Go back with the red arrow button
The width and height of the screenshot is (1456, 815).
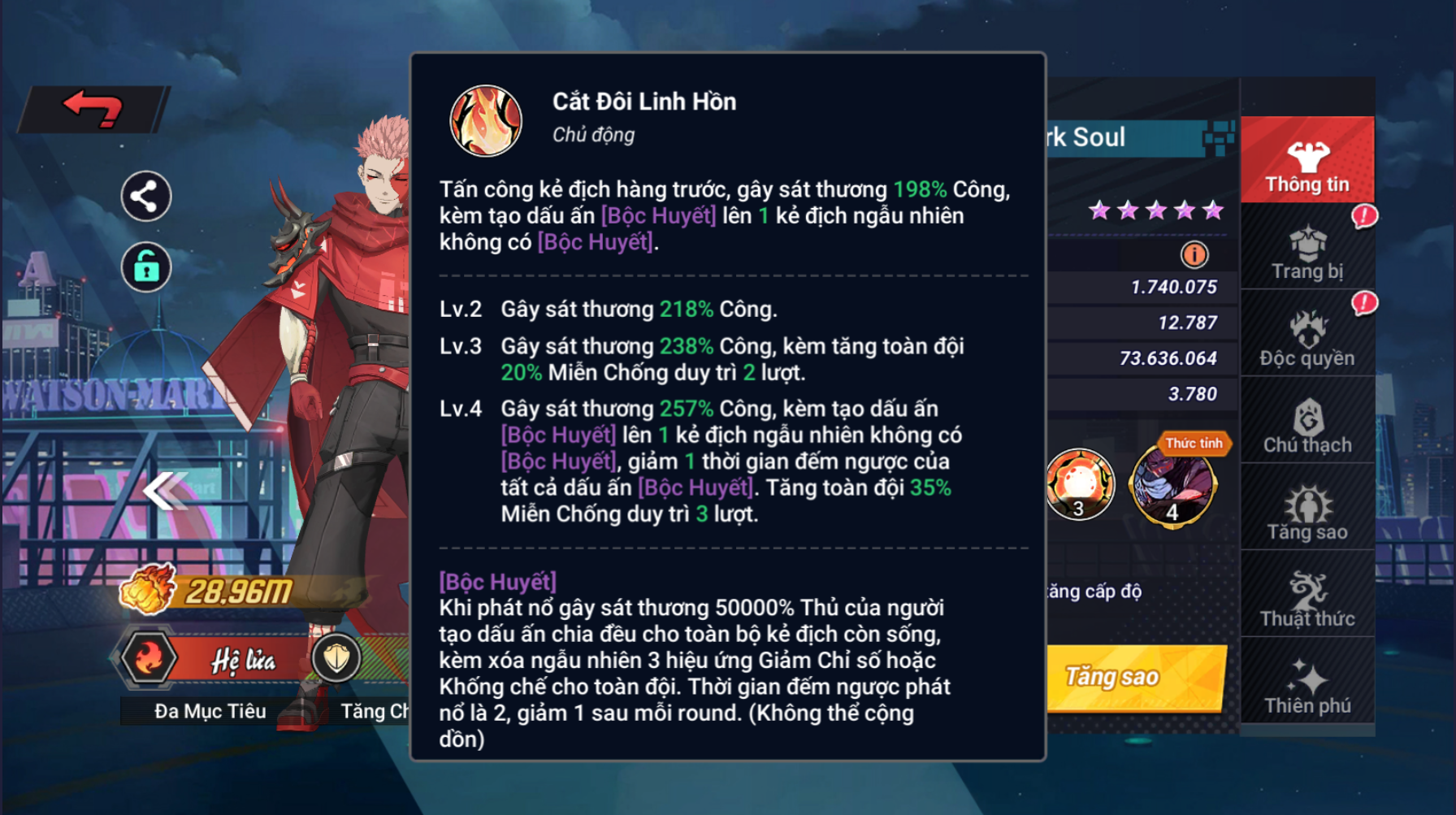click(x=93, y=109)
